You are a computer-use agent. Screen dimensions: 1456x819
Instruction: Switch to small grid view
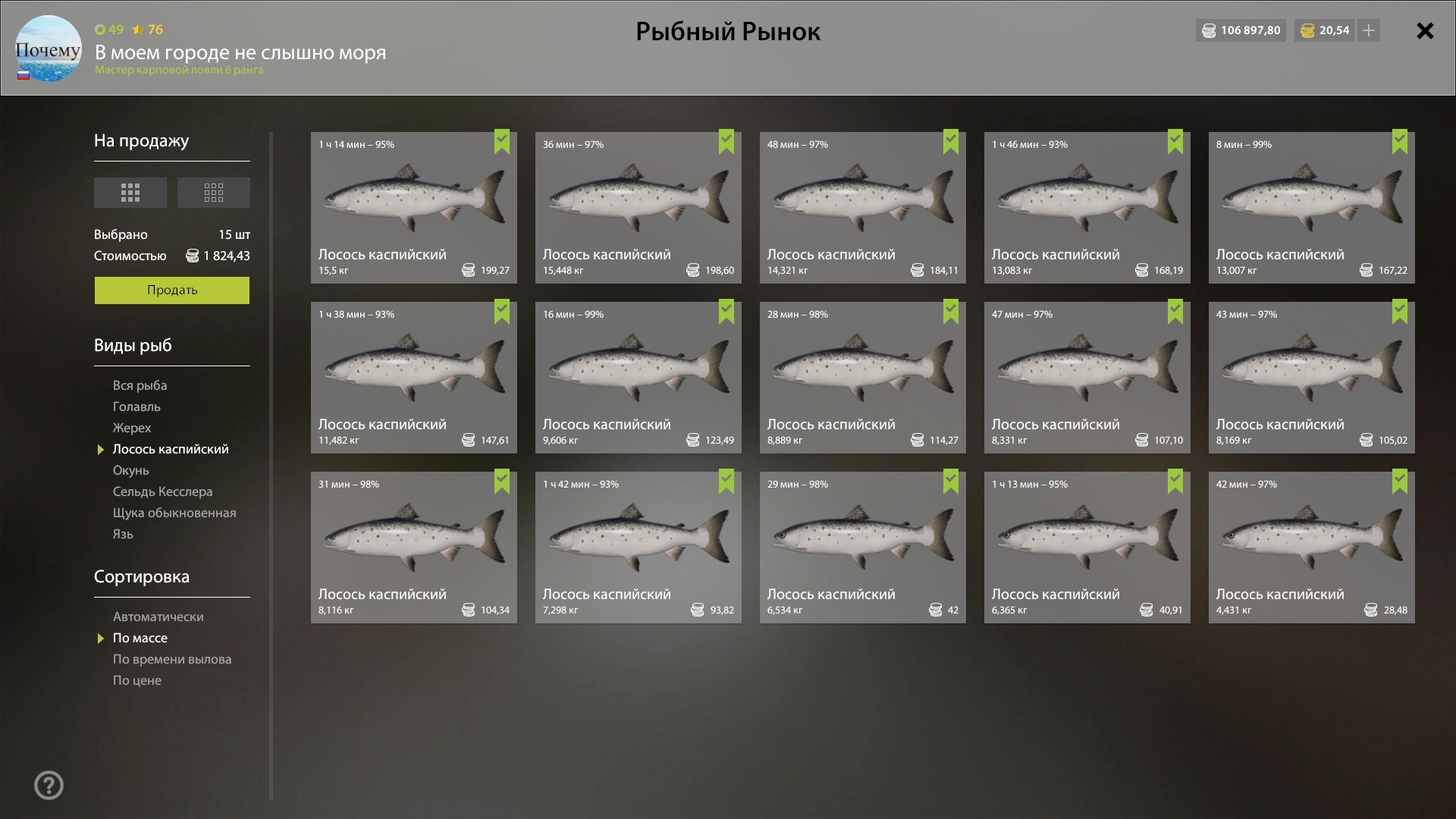(213, 193)
